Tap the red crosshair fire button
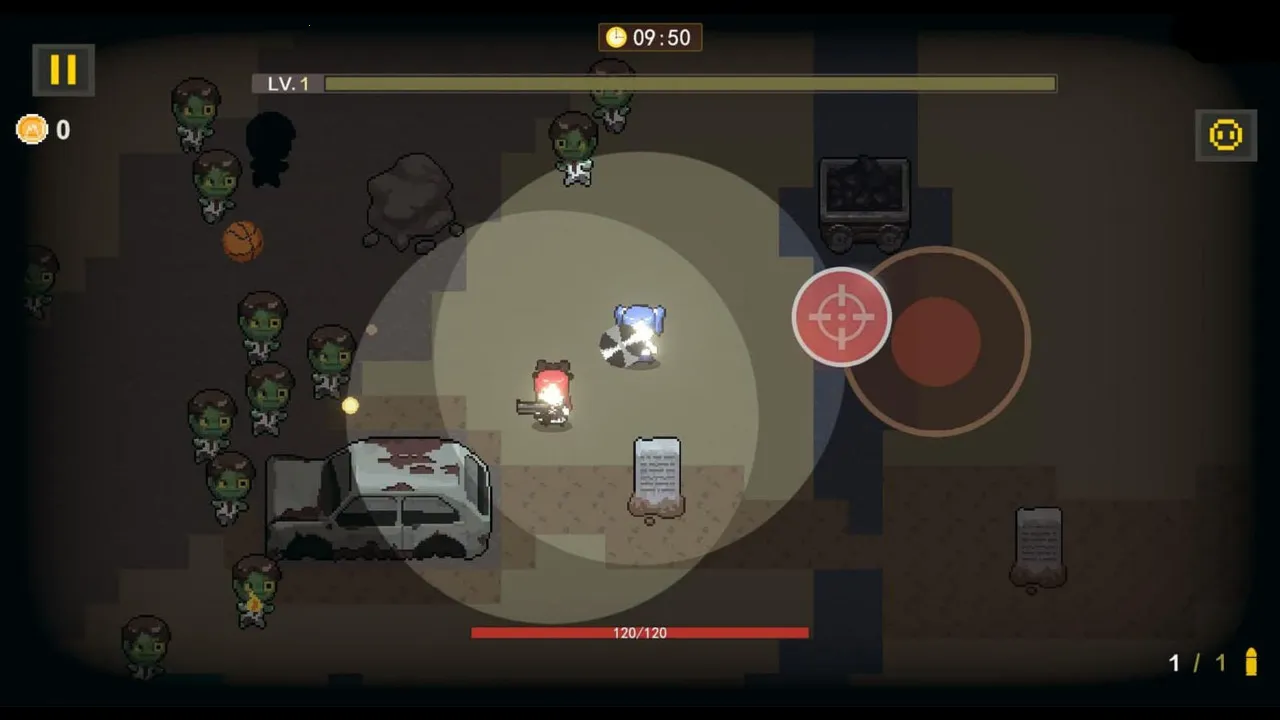The image size is (1280, 720). [x=841, y=317]
